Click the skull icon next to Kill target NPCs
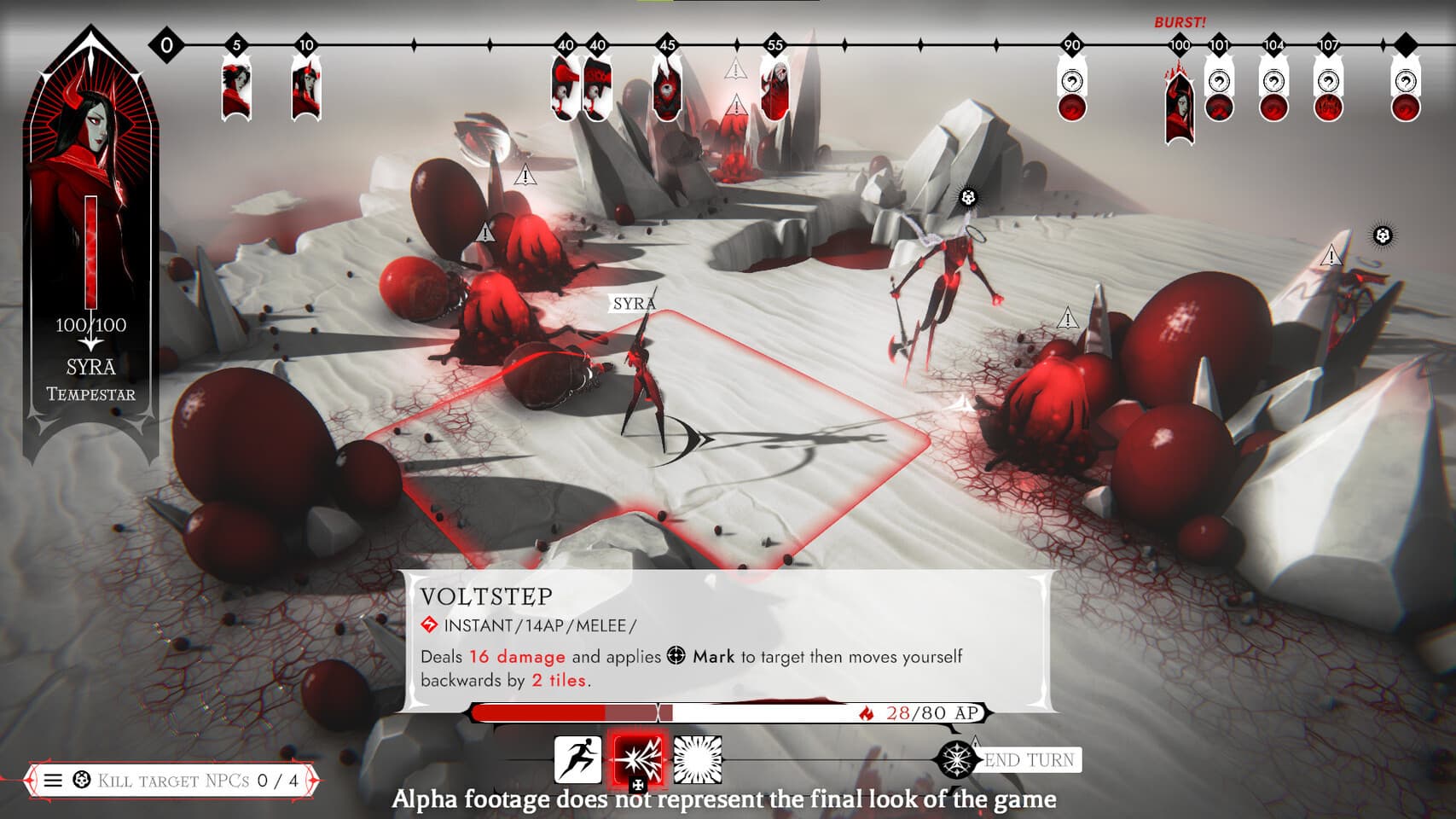 tap(80, 778)
